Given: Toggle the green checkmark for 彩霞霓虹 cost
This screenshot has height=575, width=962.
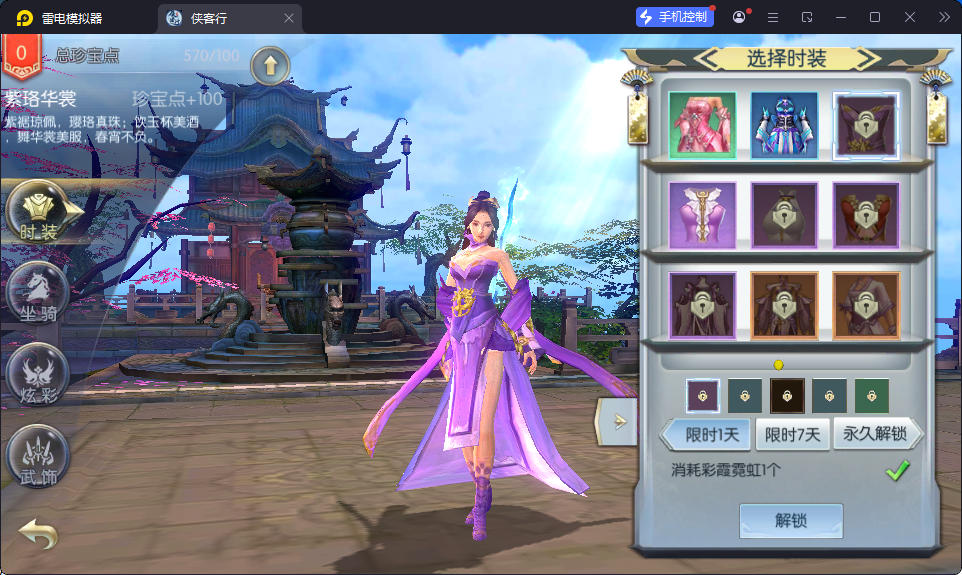Looking at the screenshot, I should pos(898,470).
